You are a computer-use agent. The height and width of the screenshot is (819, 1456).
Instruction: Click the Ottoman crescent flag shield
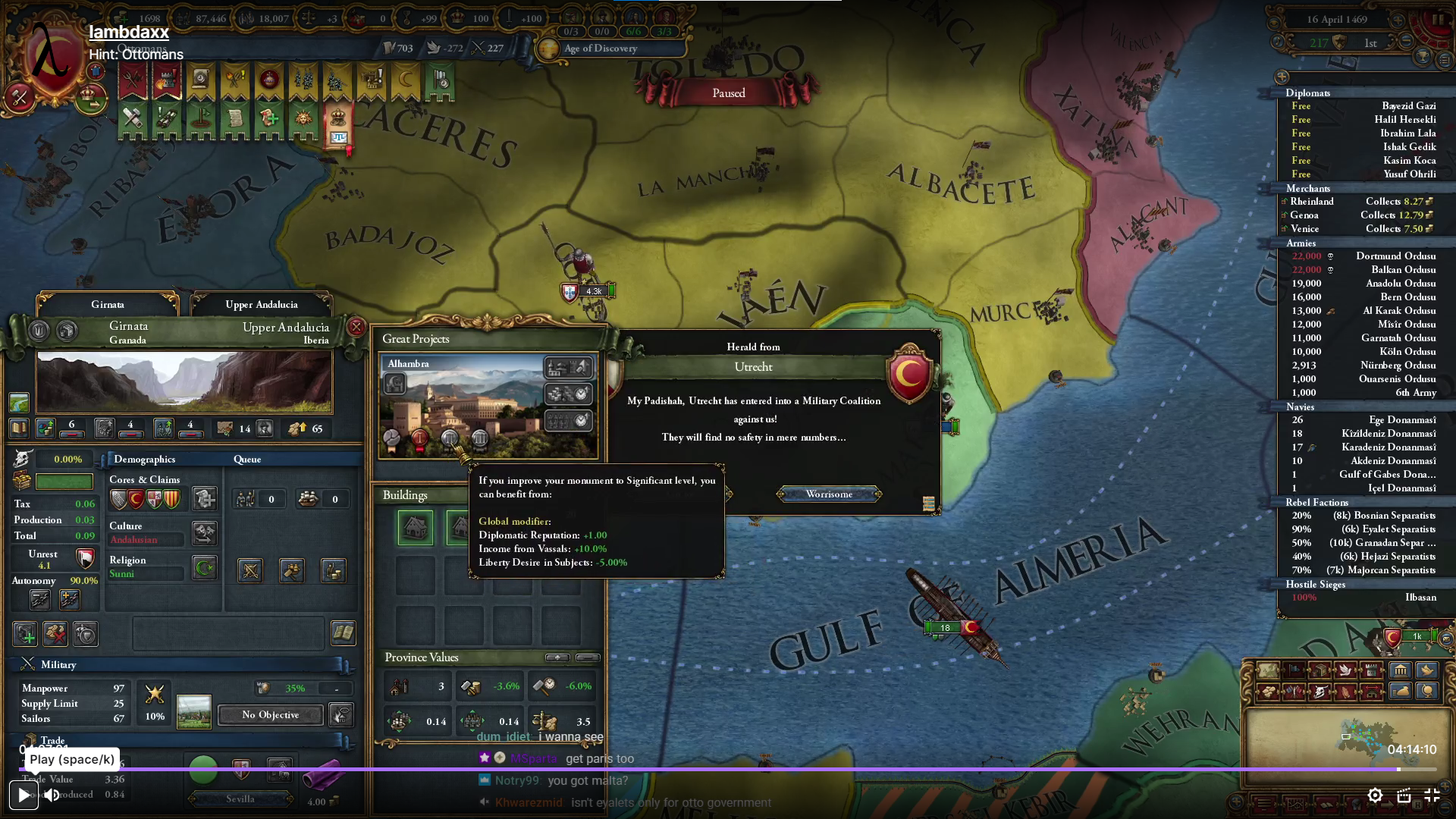click(908, 373)
